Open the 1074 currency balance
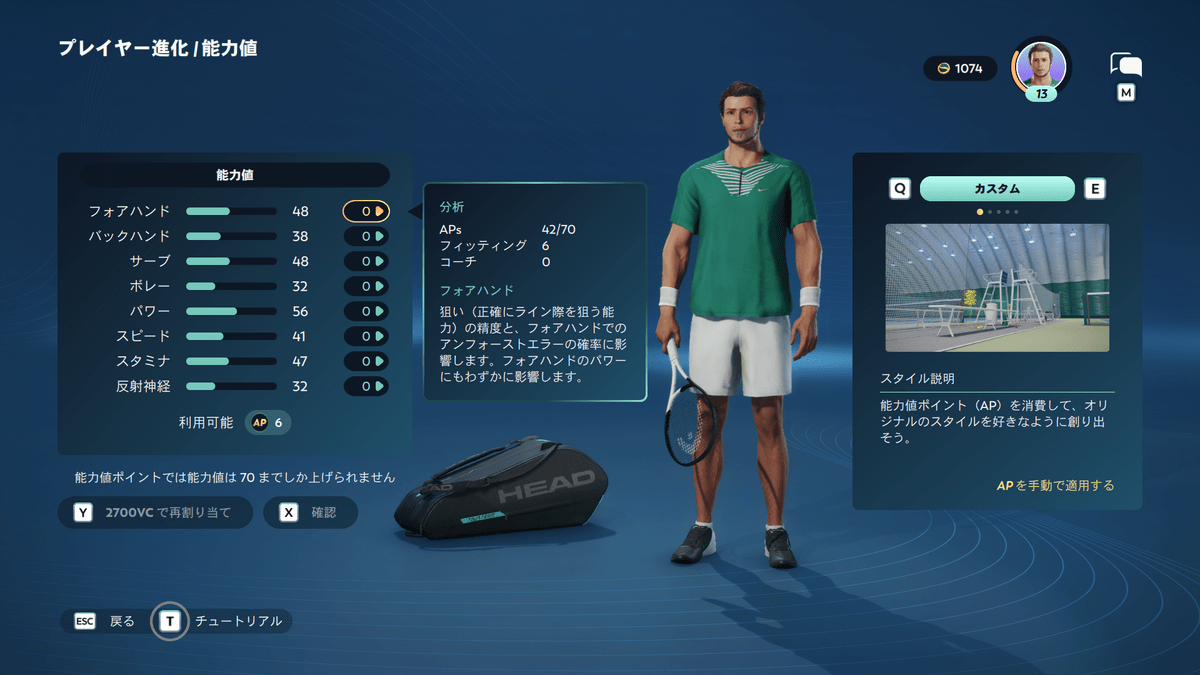 click(x=960, y=69)
